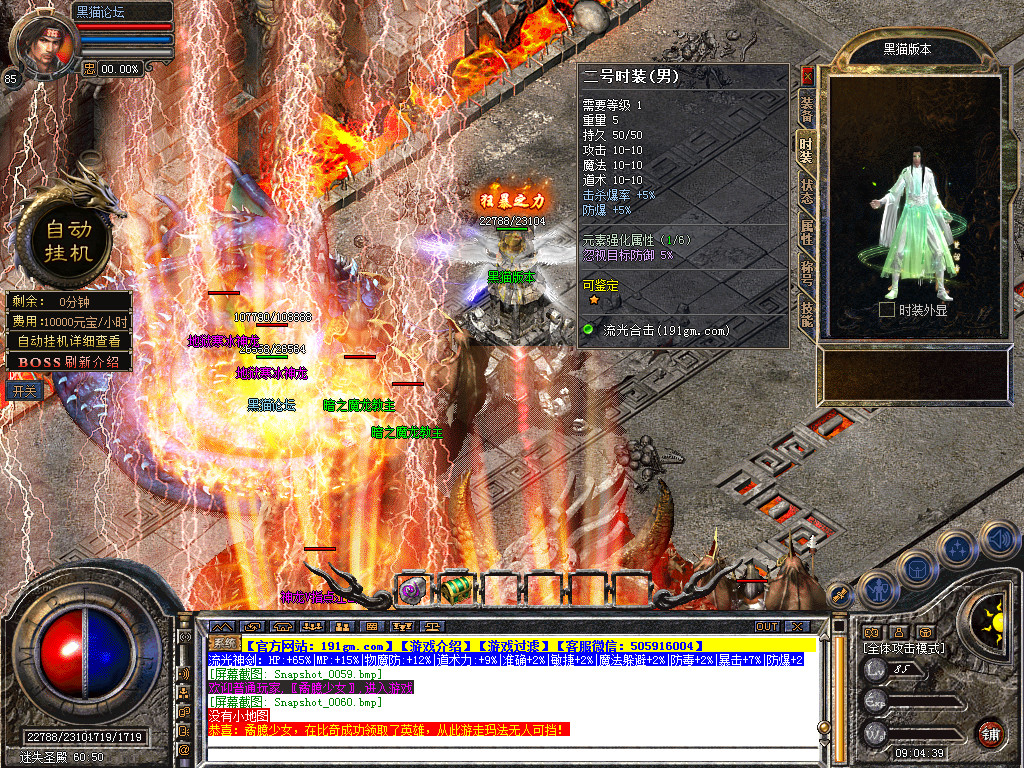Select the 属性 attributes tab
Screen dimensions: 1024x768
pyautogui.click(x=806, y=234)
